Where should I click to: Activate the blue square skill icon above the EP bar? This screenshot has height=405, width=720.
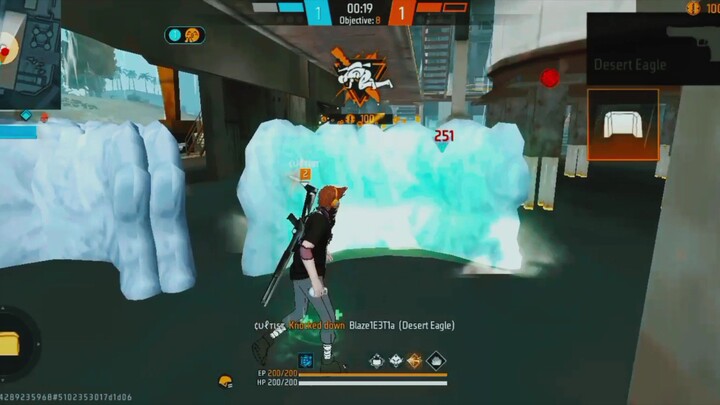click(306, 361)
